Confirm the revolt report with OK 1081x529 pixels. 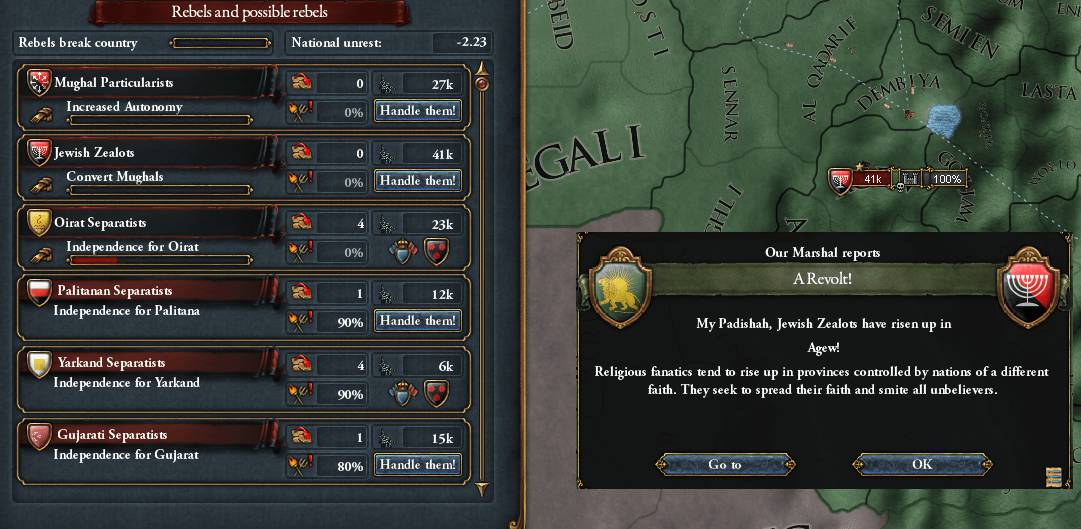click(922, 464)
